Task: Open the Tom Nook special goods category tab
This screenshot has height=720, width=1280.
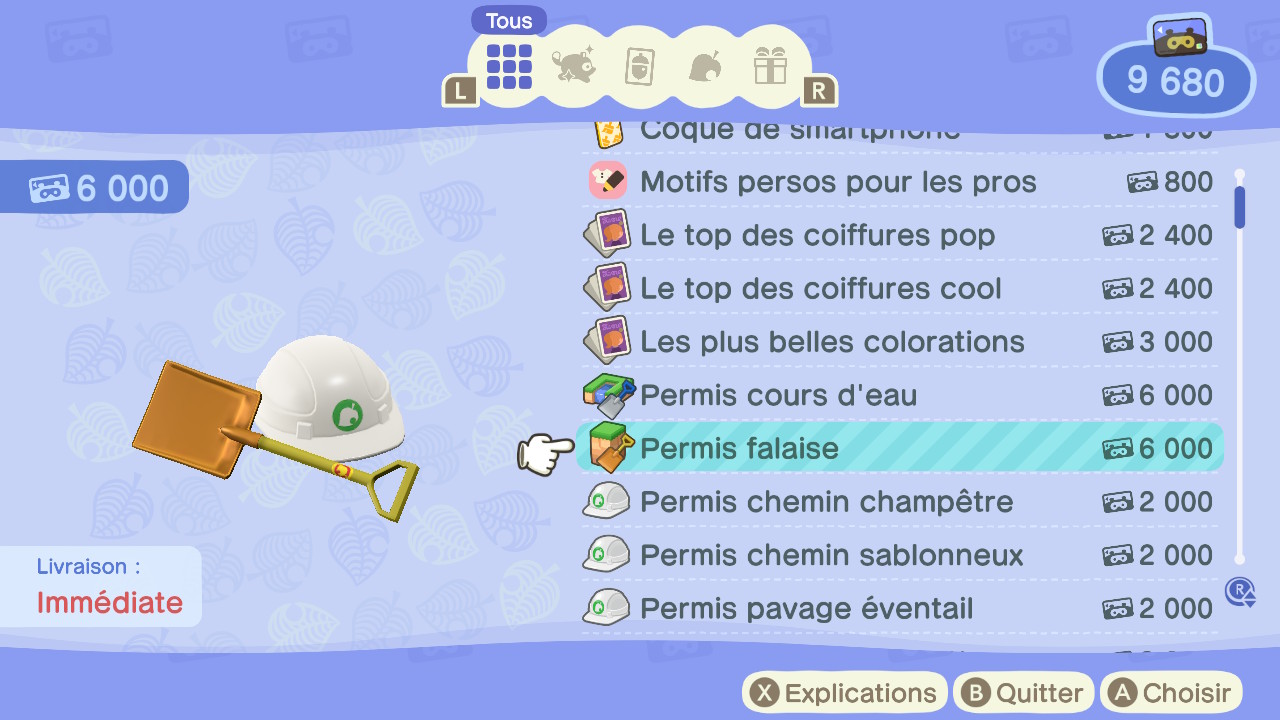Action: click(574, 67)
